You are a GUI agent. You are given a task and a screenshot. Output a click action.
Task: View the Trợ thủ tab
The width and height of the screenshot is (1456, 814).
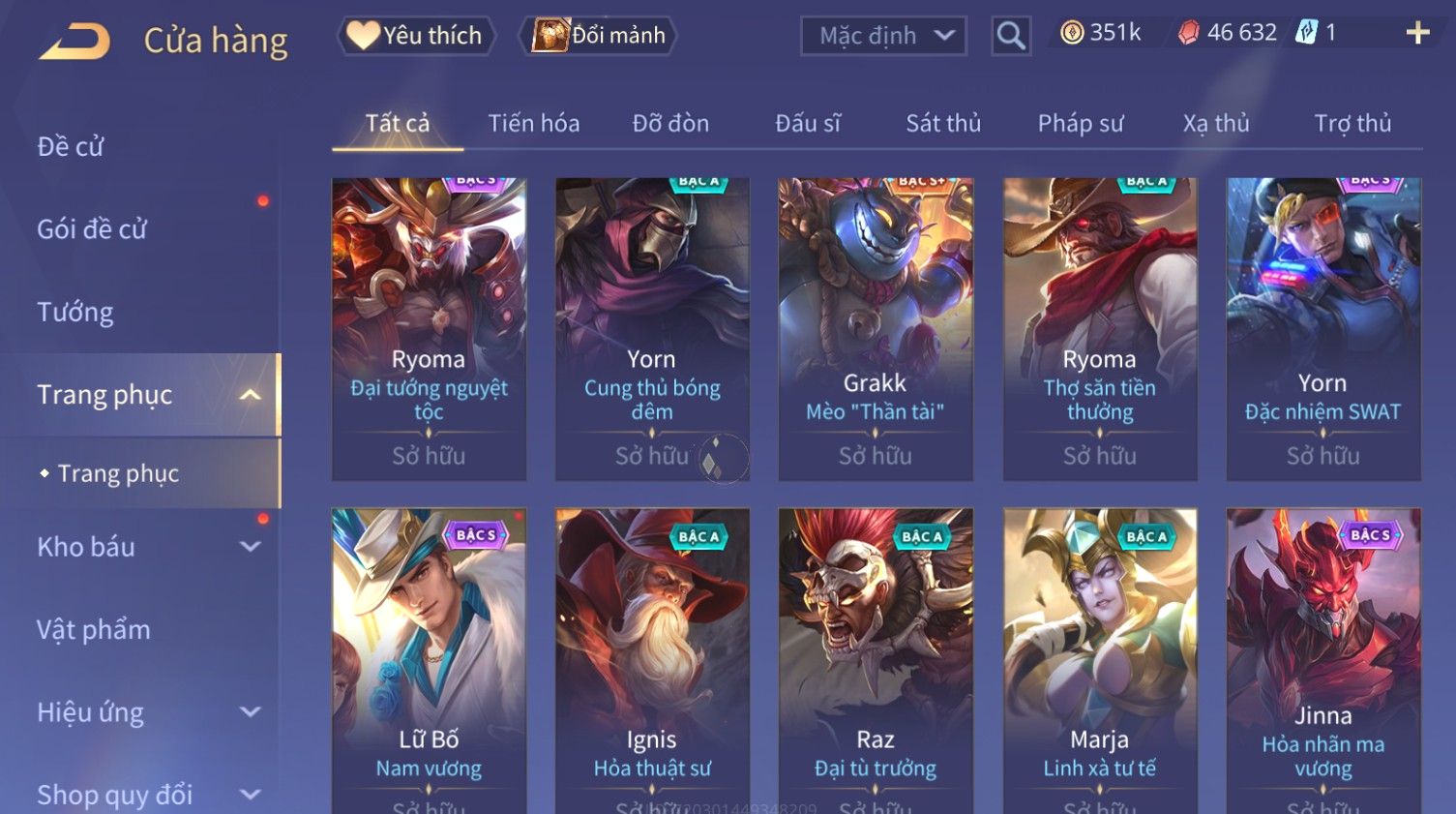(1352, 123)
